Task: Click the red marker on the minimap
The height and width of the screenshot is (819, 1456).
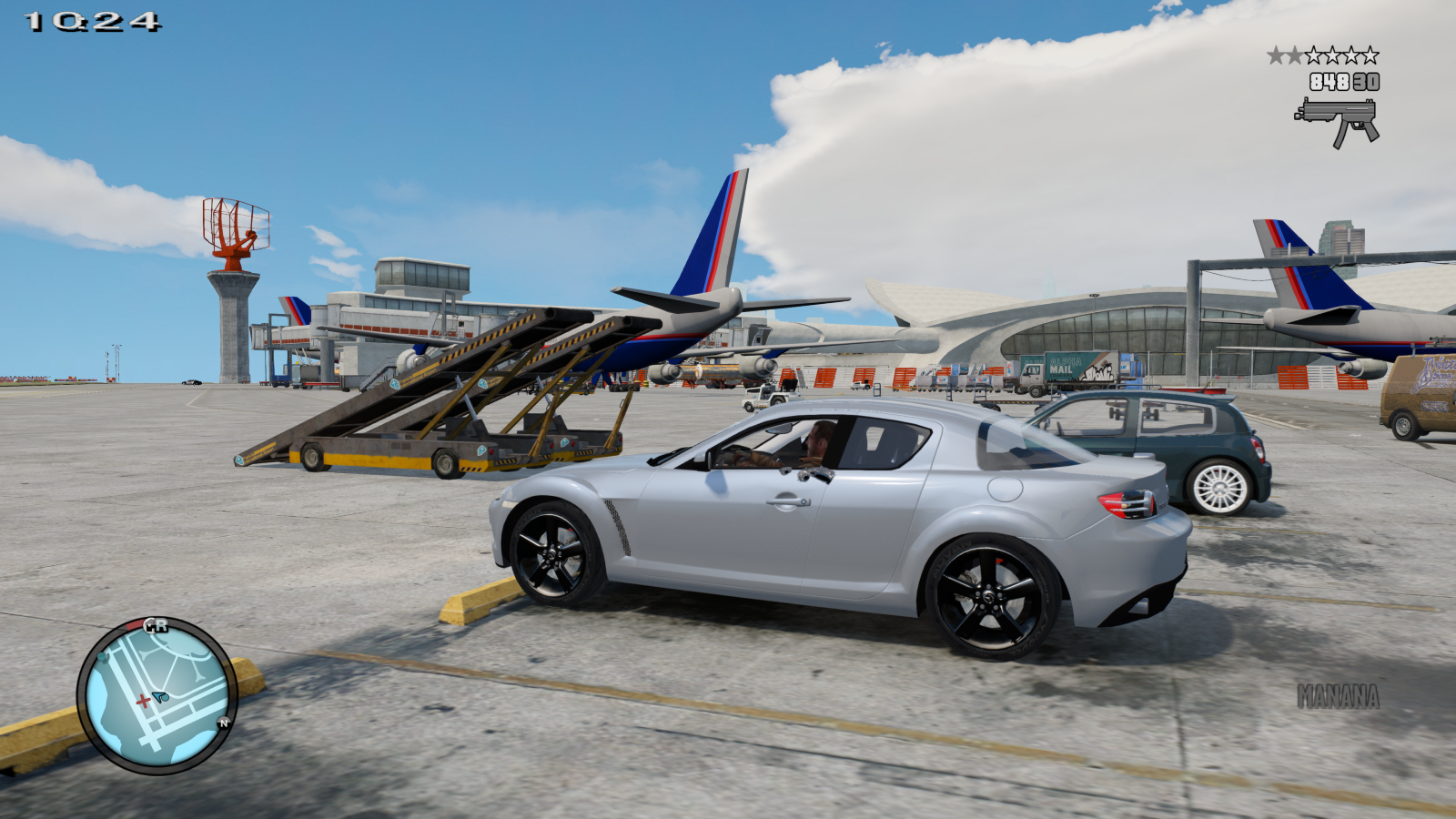Action: pos(143,701)
